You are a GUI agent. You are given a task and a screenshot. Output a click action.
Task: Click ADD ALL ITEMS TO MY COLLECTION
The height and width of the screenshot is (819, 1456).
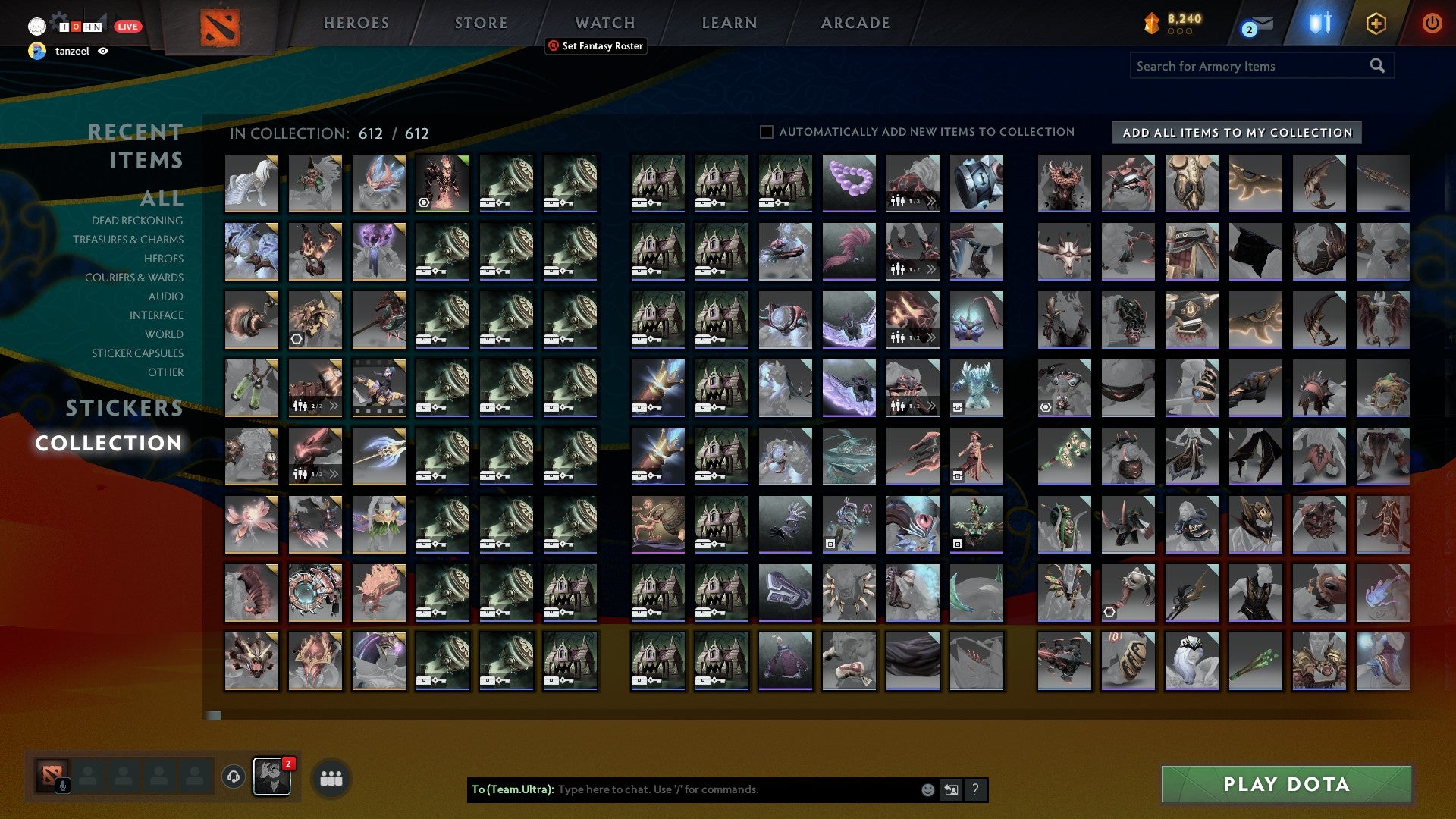(x=1235, y=132)
